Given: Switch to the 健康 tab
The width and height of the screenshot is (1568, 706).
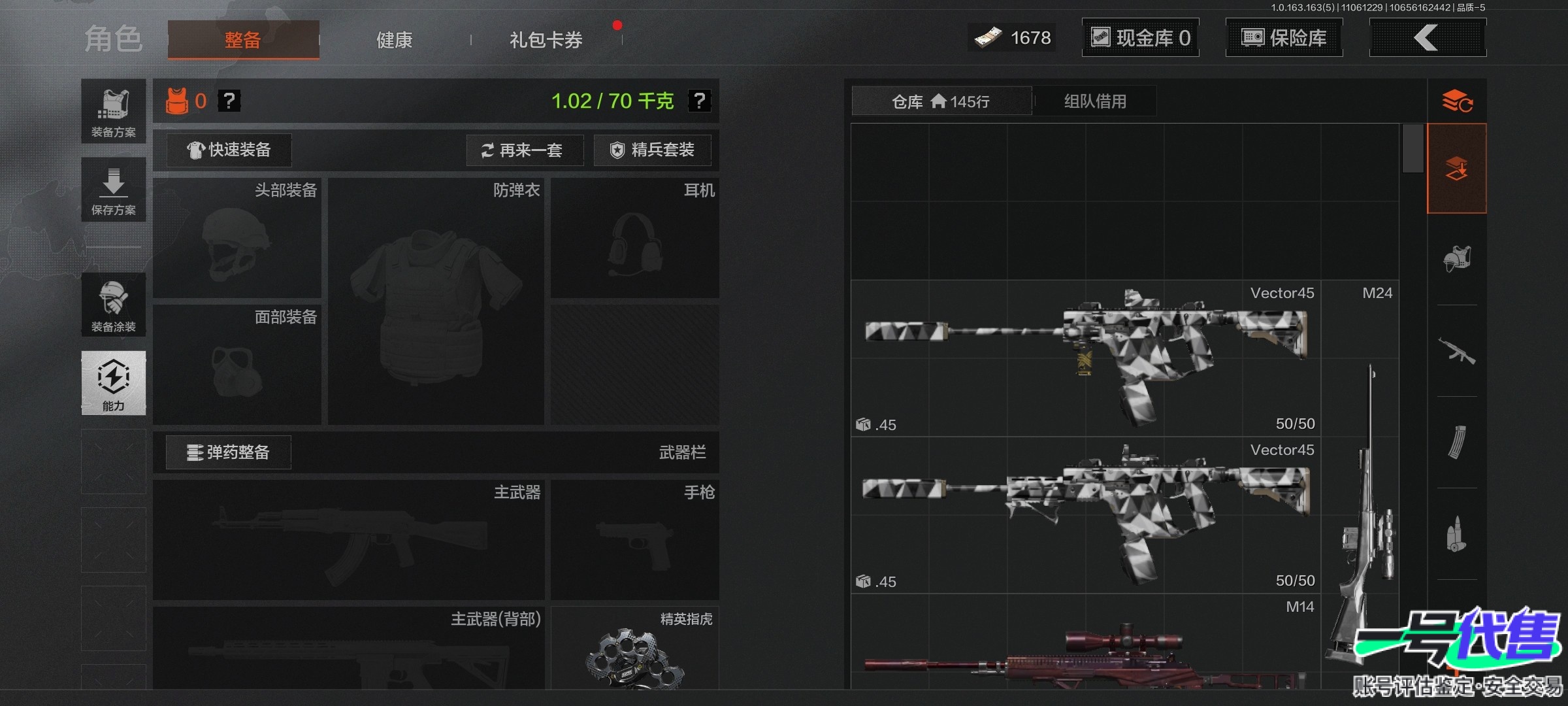Looking at the screenshot, I should coord(394,40).
